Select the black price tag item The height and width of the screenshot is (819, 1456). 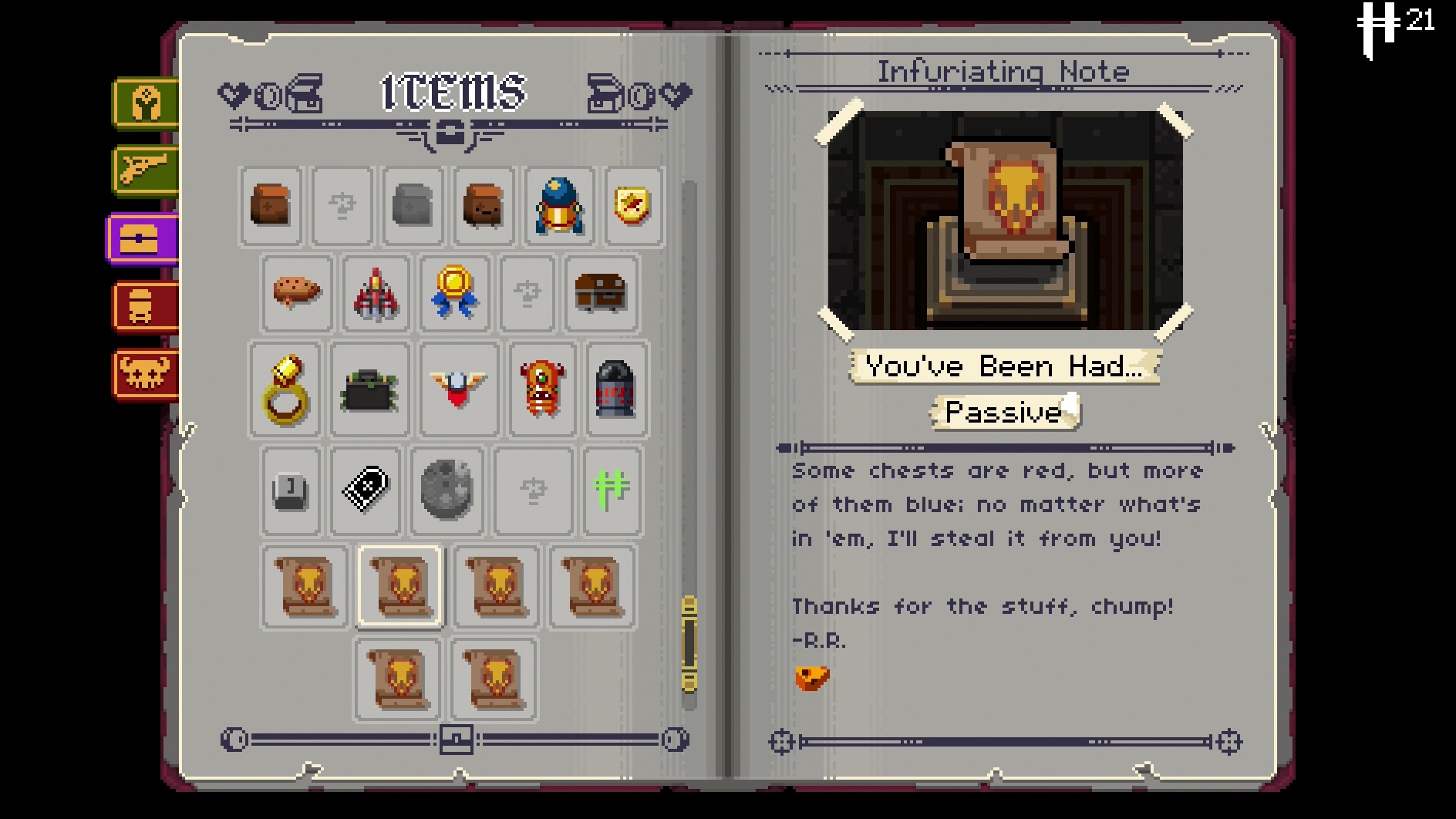[x=366, y=489]
